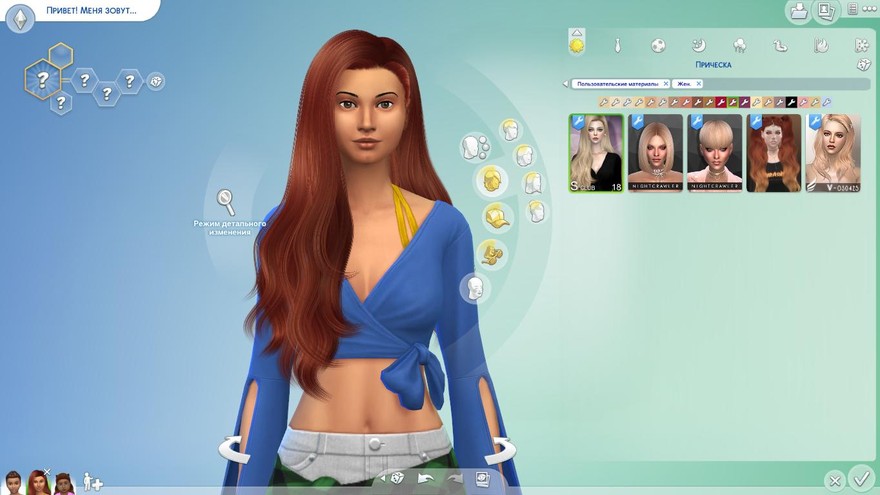Remove the Пользовательские материалы filter tag

click(x=664, y=84)
